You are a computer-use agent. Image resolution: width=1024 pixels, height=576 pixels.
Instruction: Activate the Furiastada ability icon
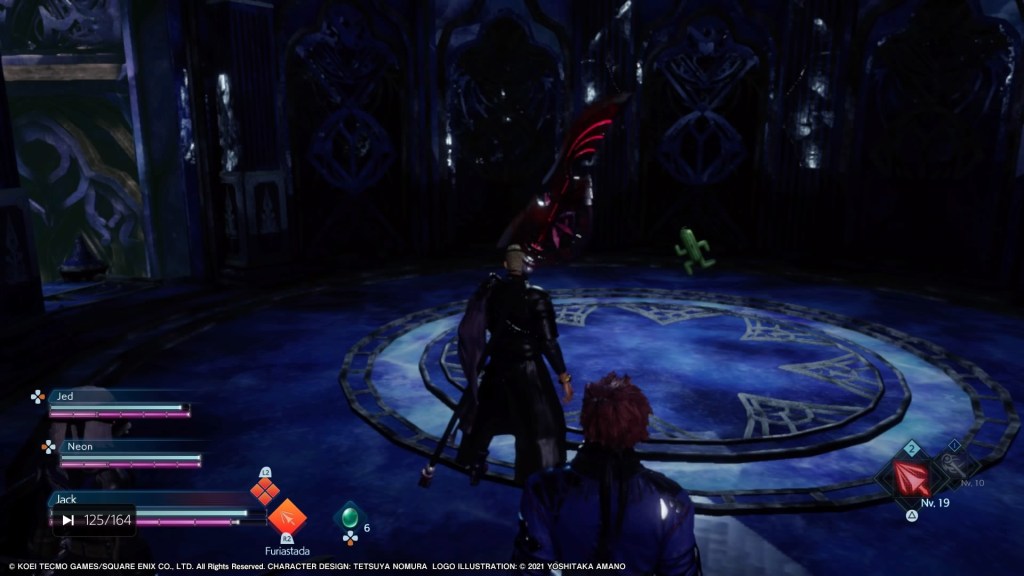tap(287, 518)
